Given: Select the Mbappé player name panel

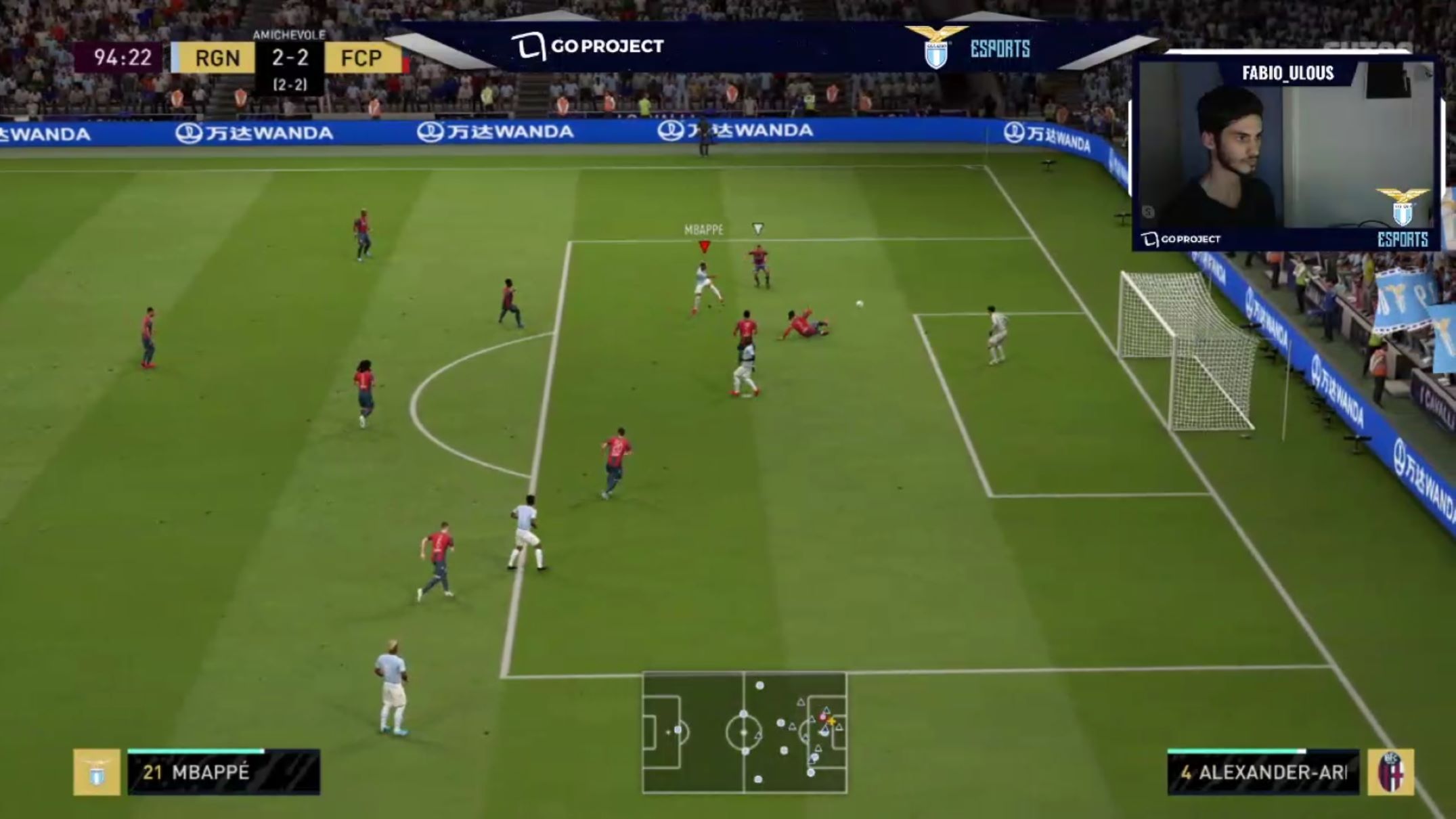Looking at the screenshot, I should [x=223, y=772].
